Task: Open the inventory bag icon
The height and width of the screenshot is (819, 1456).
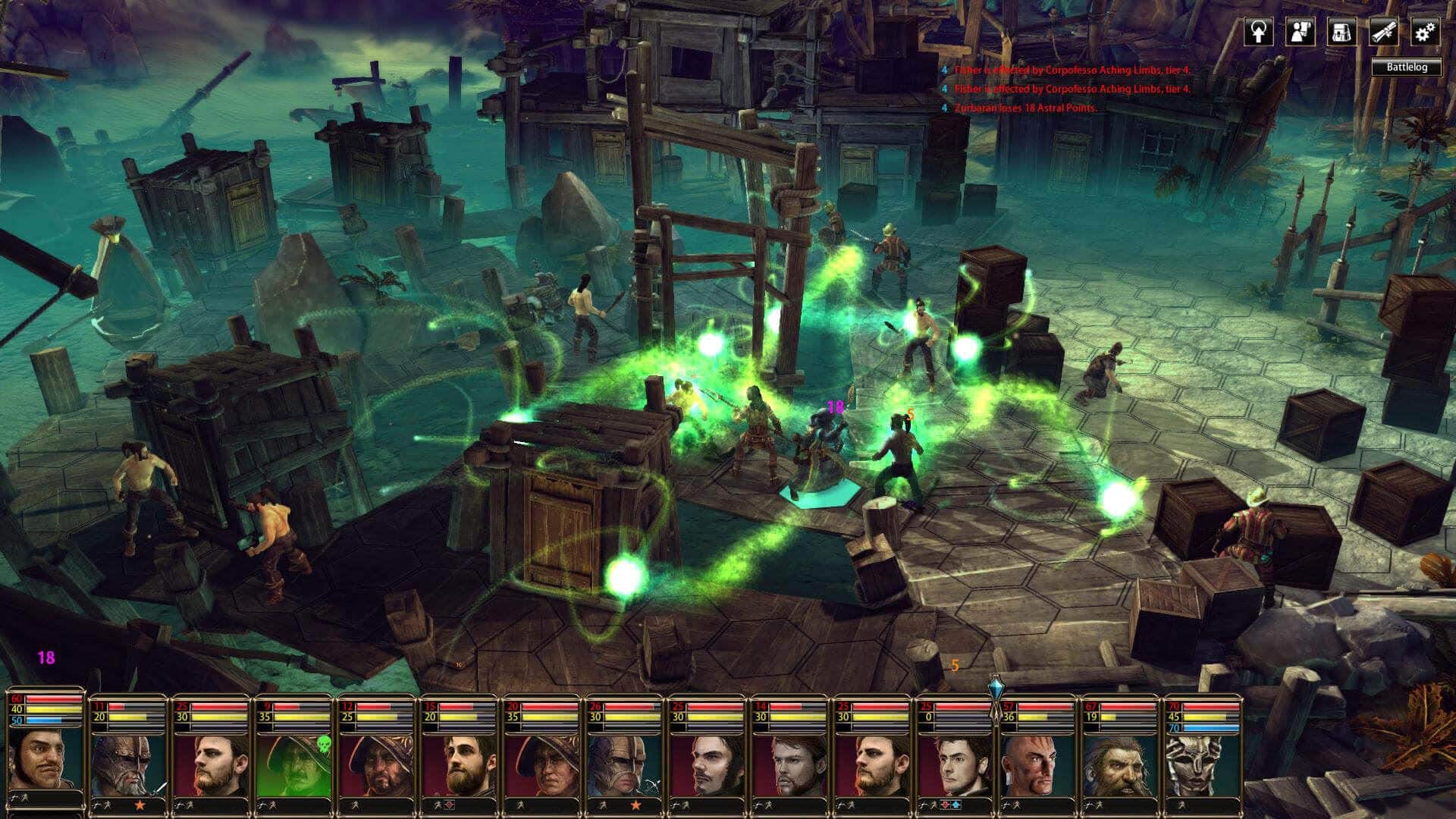Action: point(1341,32)
